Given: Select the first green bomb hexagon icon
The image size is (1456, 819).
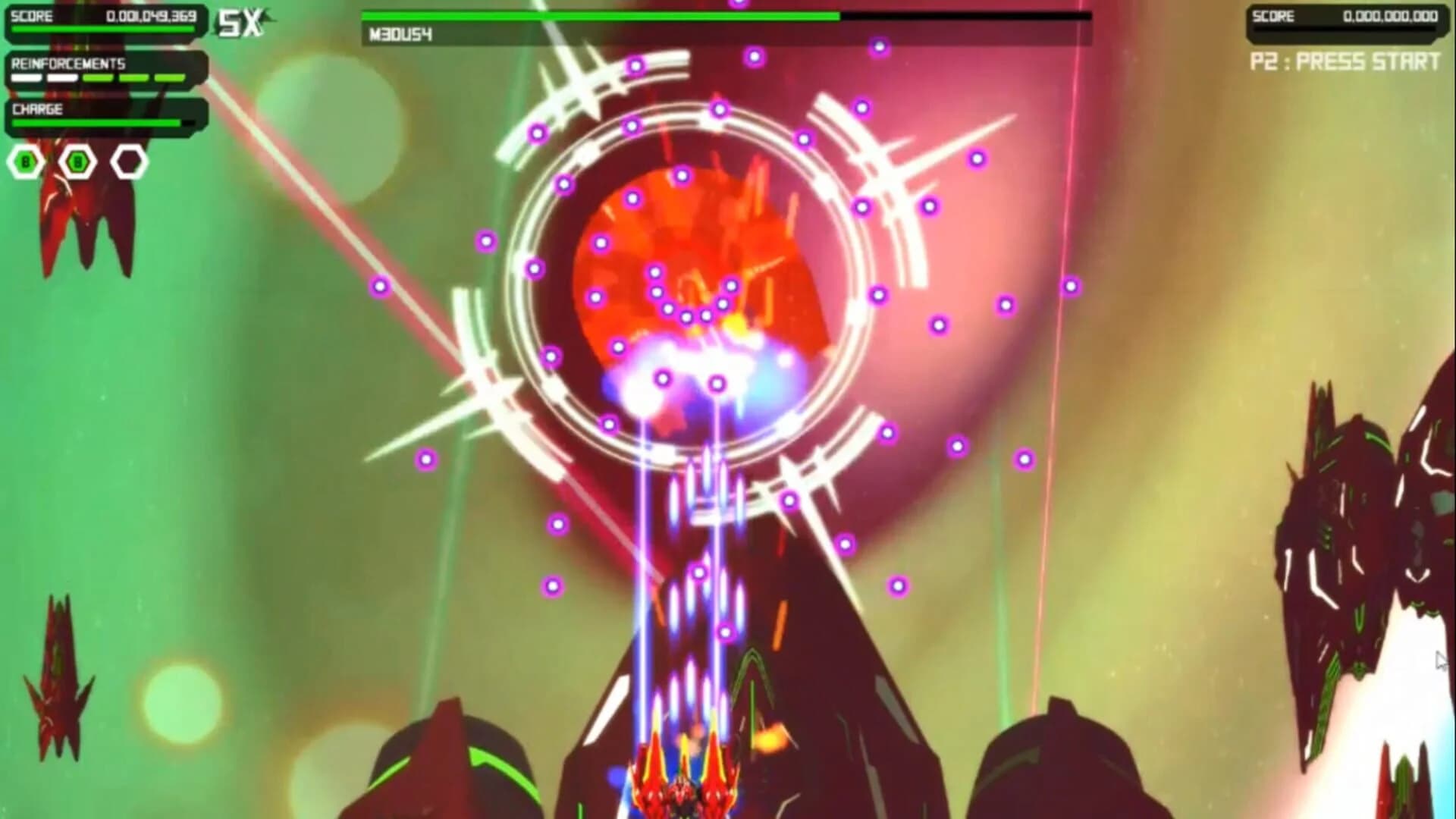Looking at the screenshot, I should coord(25,162).
